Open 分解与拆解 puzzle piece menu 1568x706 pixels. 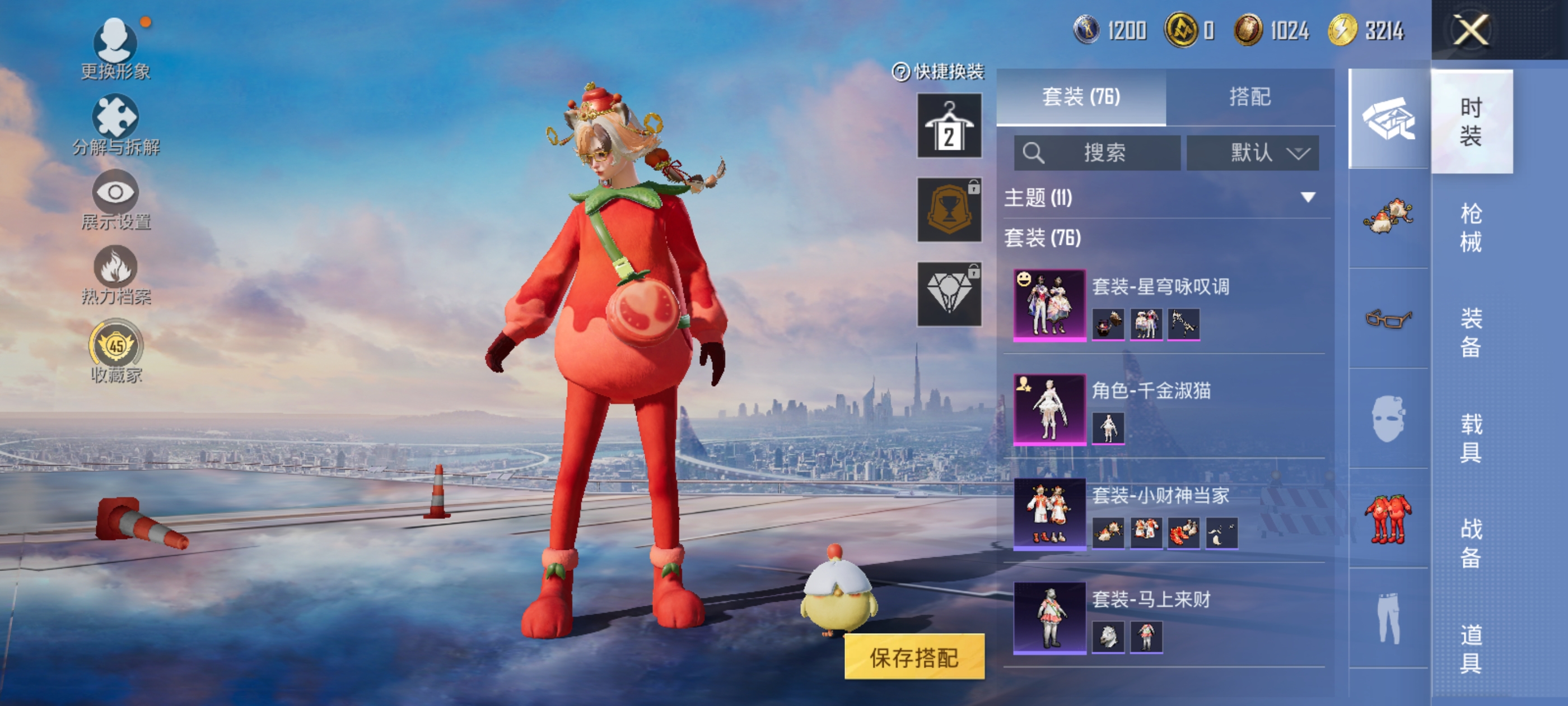[116, 124]
